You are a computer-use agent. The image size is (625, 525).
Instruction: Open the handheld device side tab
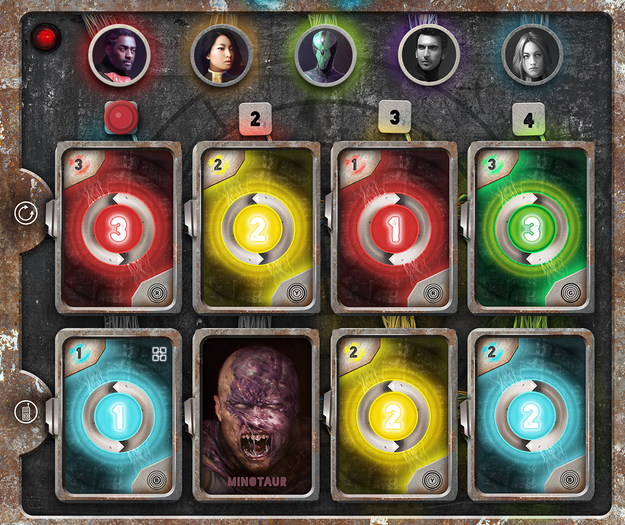pos(24,411)
